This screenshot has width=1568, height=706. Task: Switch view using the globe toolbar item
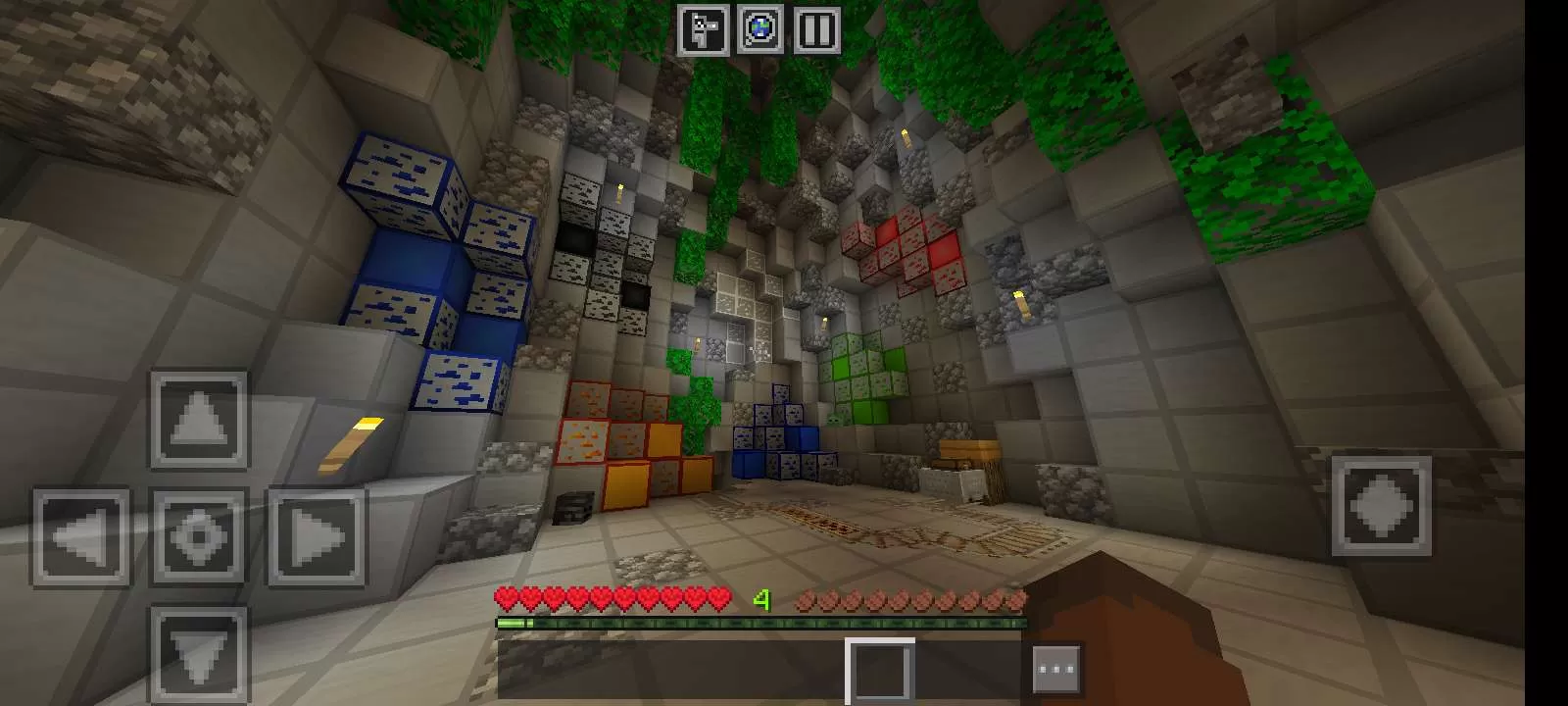tap(758, 26)
